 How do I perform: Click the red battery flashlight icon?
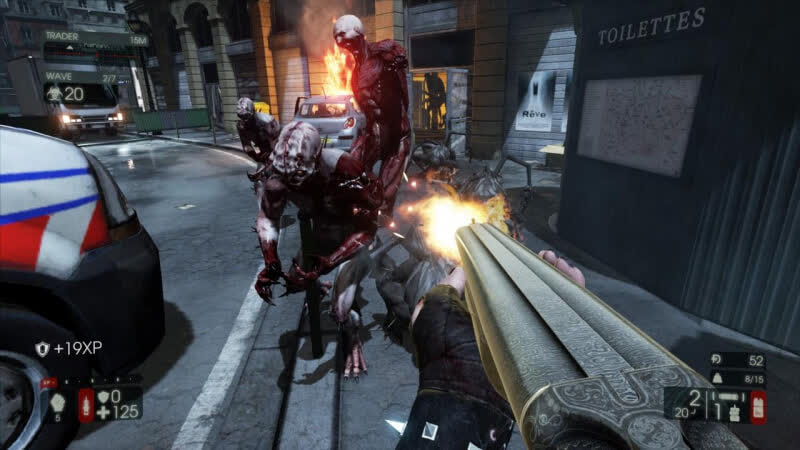[759, 405]
